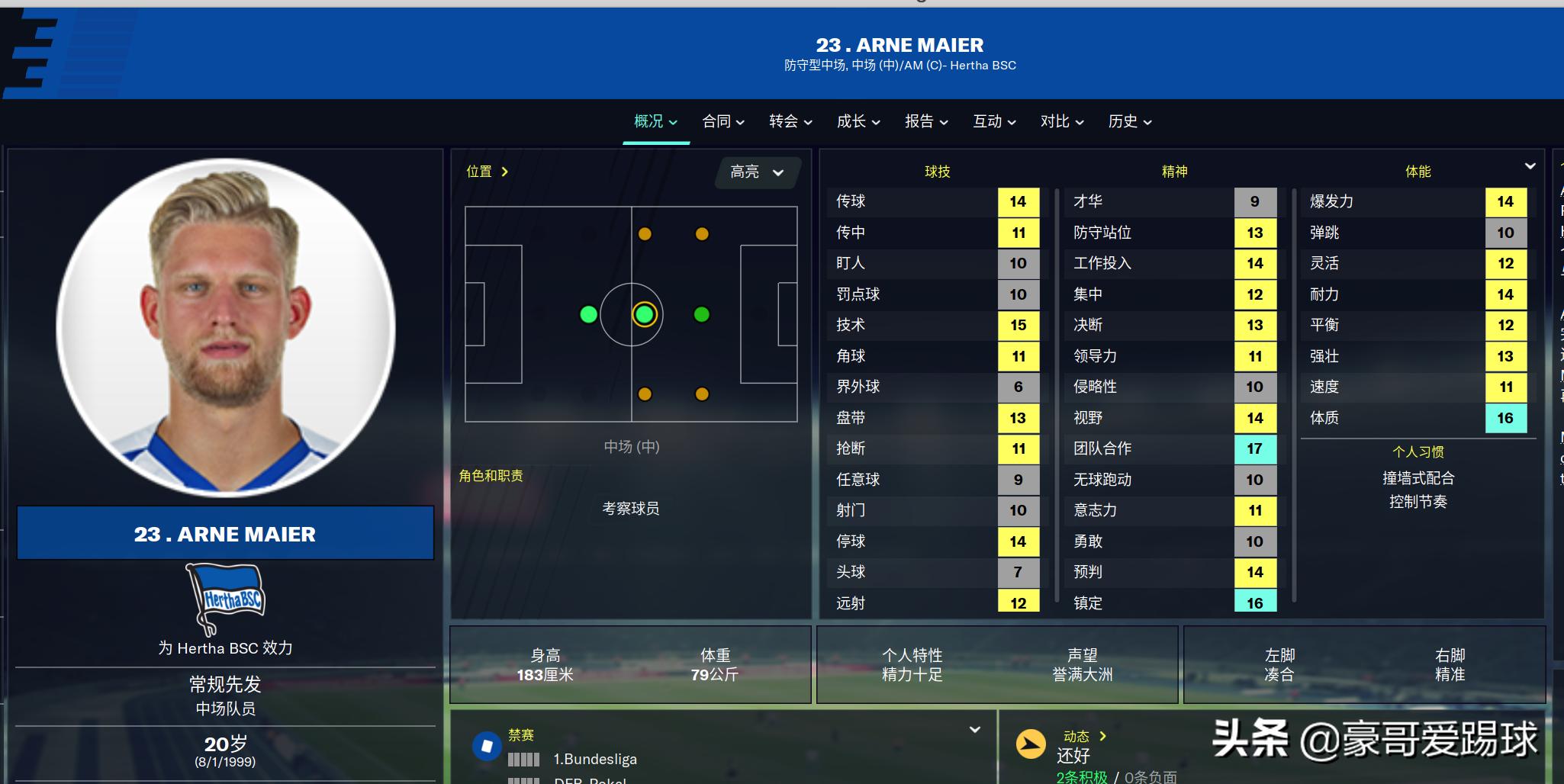1564x784 pixels.
Task: Switch to the 历史 tab
Action: [1128, 121]
